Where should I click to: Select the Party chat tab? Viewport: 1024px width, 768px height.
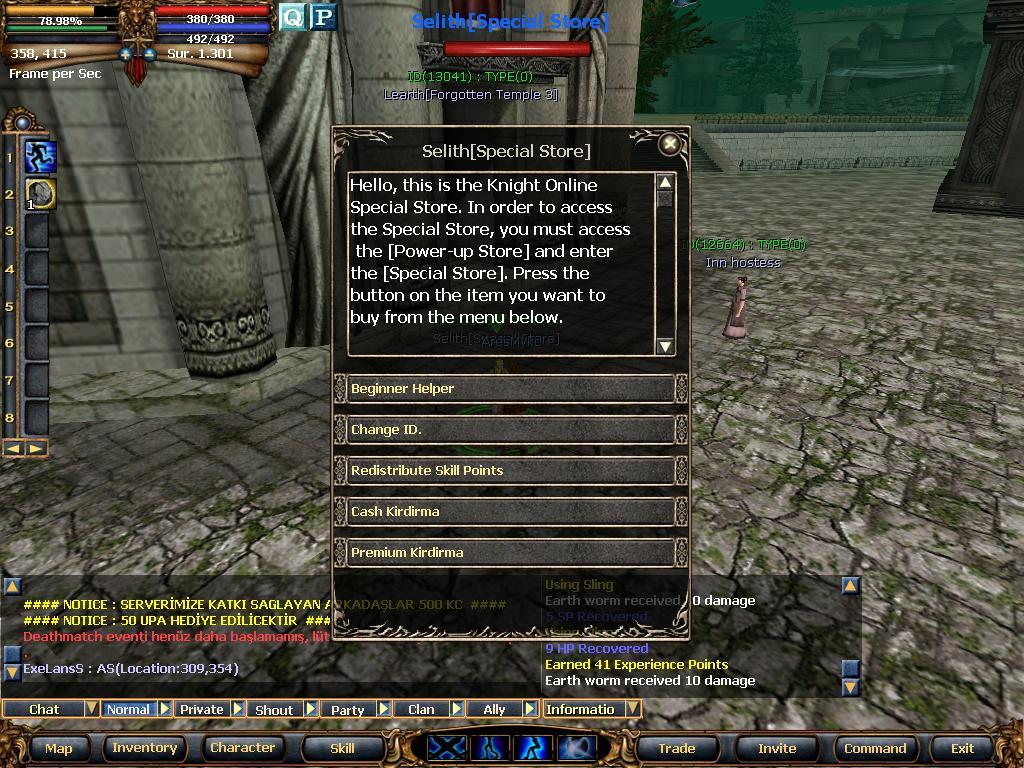(347, 709)
